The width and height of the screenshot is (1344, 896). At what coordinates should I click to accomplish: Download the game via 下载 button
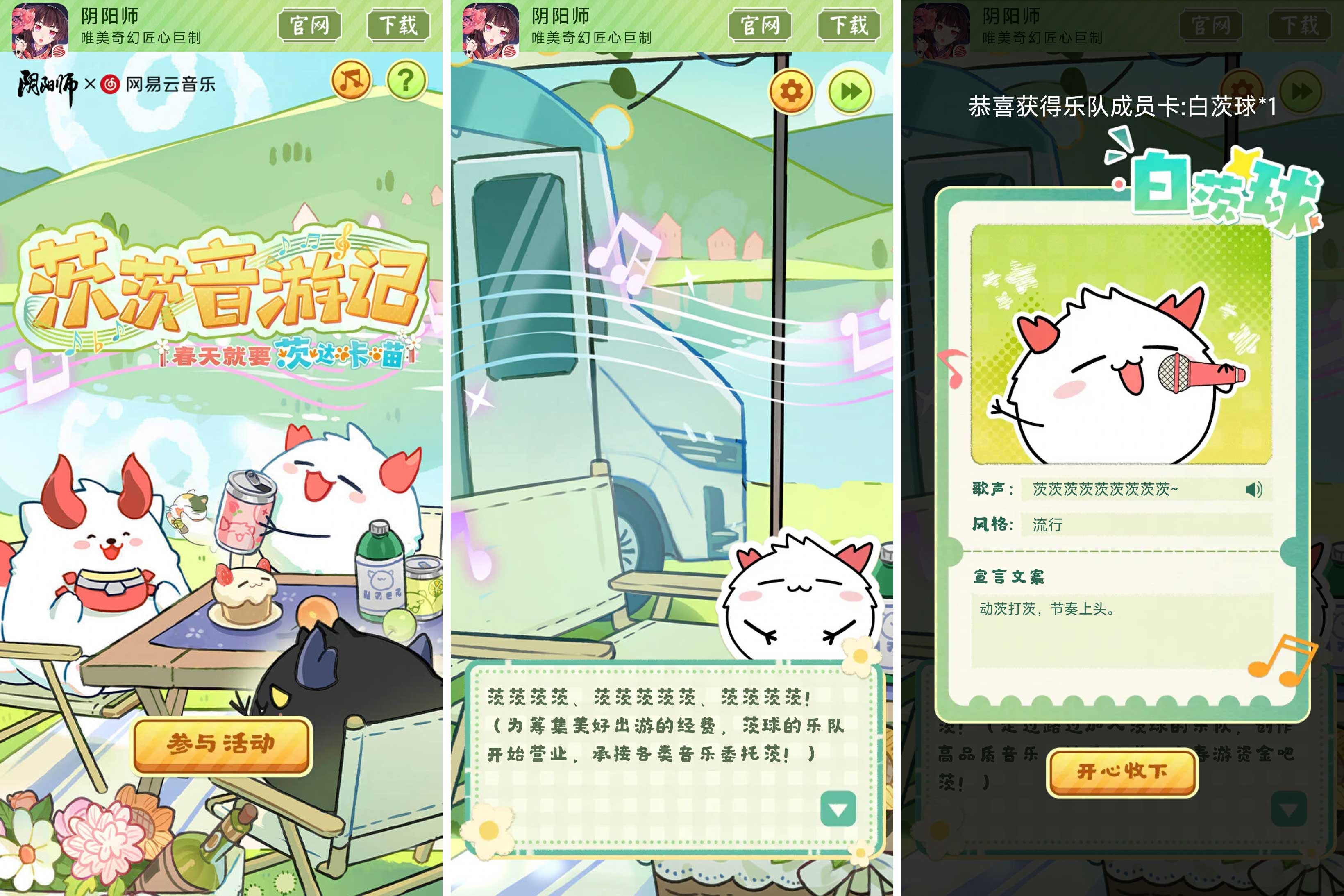coord(400,26)
